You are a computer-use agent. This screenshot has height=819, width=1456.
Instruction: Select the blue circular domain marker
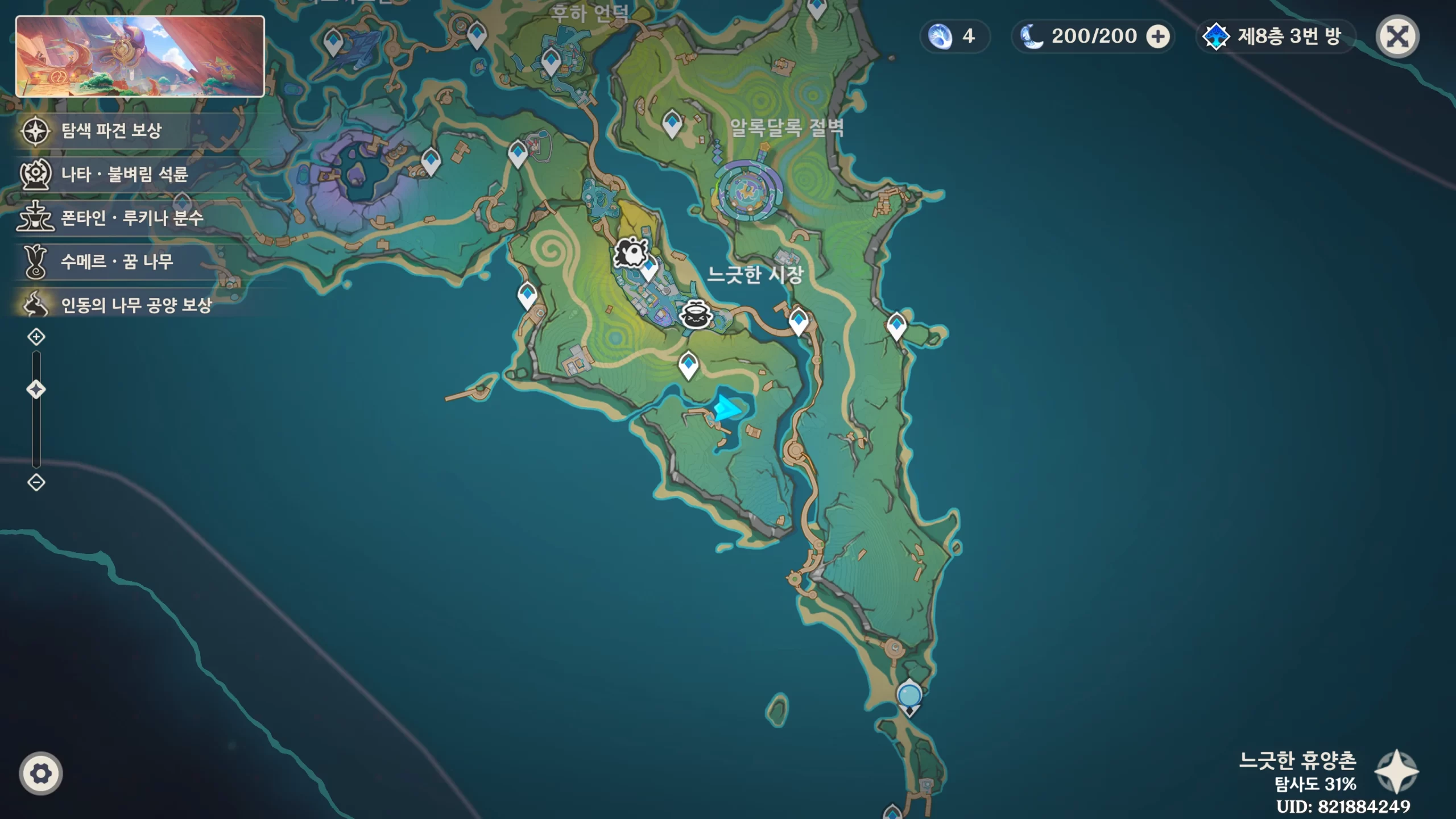(909, 695)
